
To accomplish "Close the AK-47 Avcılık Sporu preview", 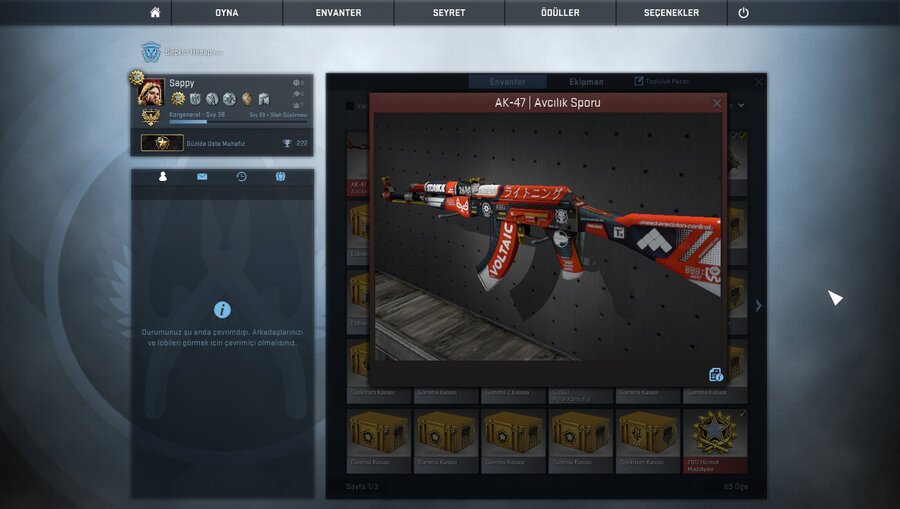I will coord(717,103).
